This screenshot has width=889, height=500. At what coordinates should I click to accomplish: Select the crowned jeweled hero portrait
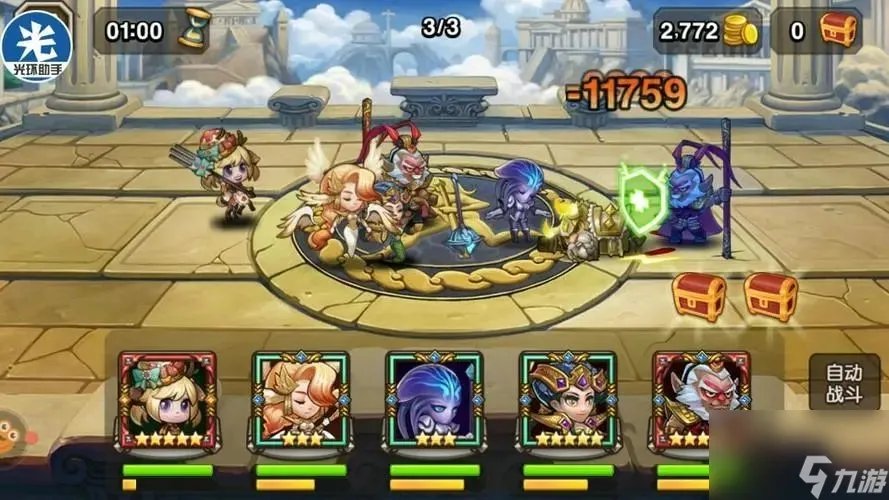click(567, 400)
